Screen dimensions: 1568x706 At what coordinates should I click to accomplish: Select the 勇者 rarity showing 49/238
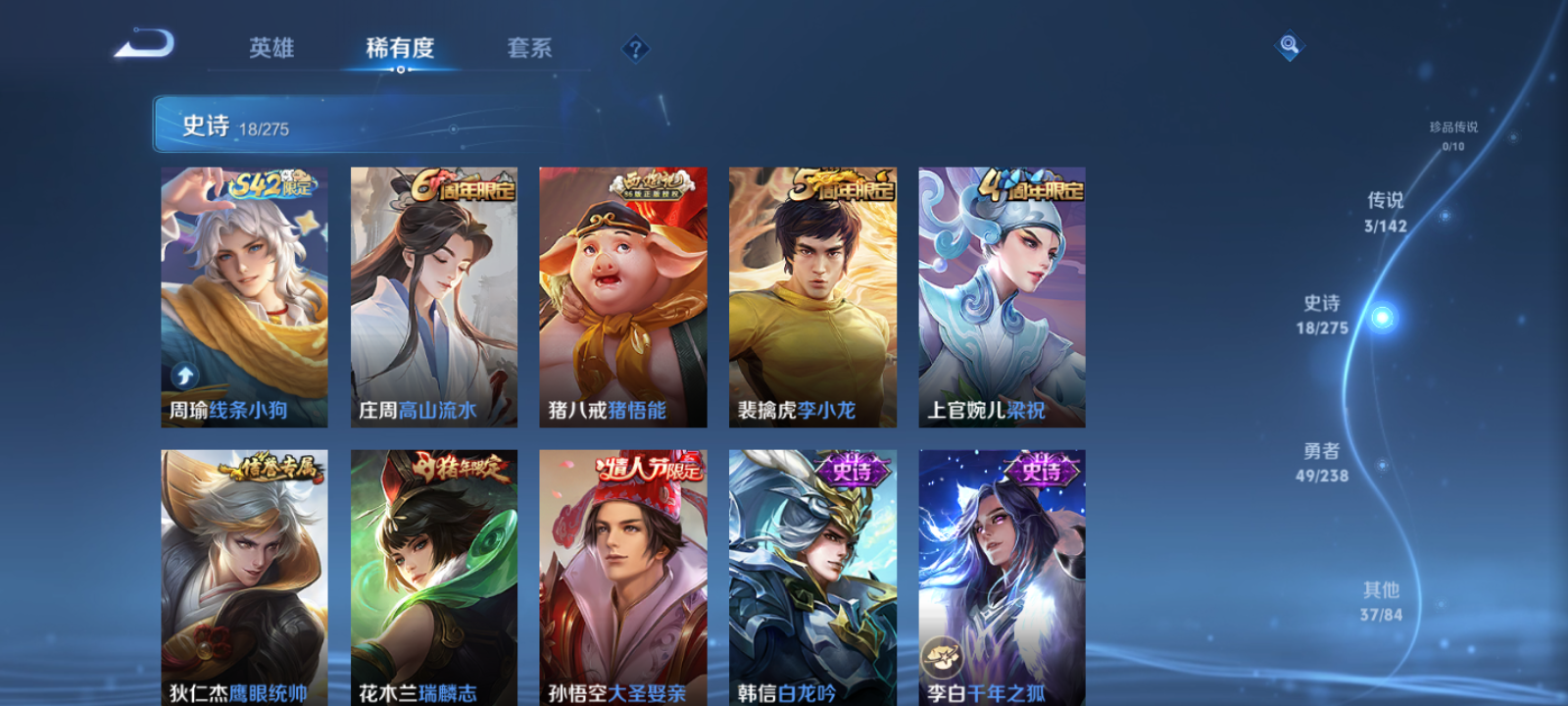coord(1320,461)
